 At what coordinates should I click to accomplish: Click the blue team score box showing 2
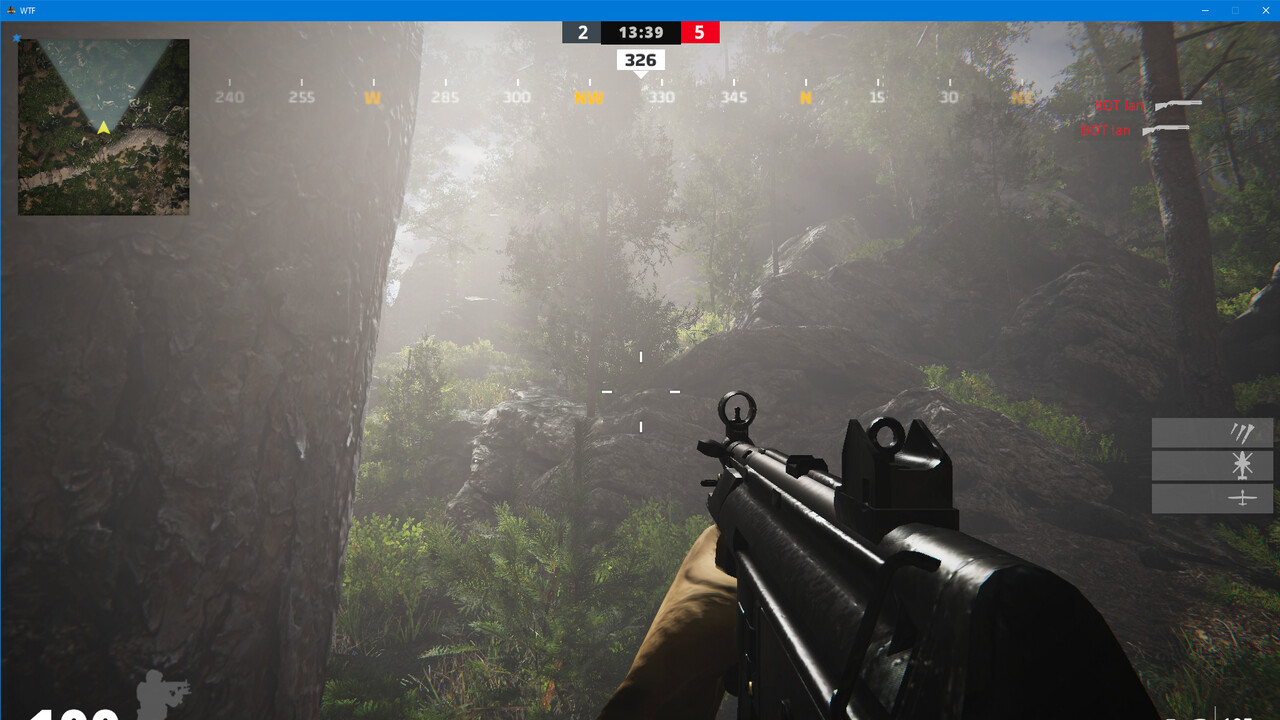(x=581, y=31)
